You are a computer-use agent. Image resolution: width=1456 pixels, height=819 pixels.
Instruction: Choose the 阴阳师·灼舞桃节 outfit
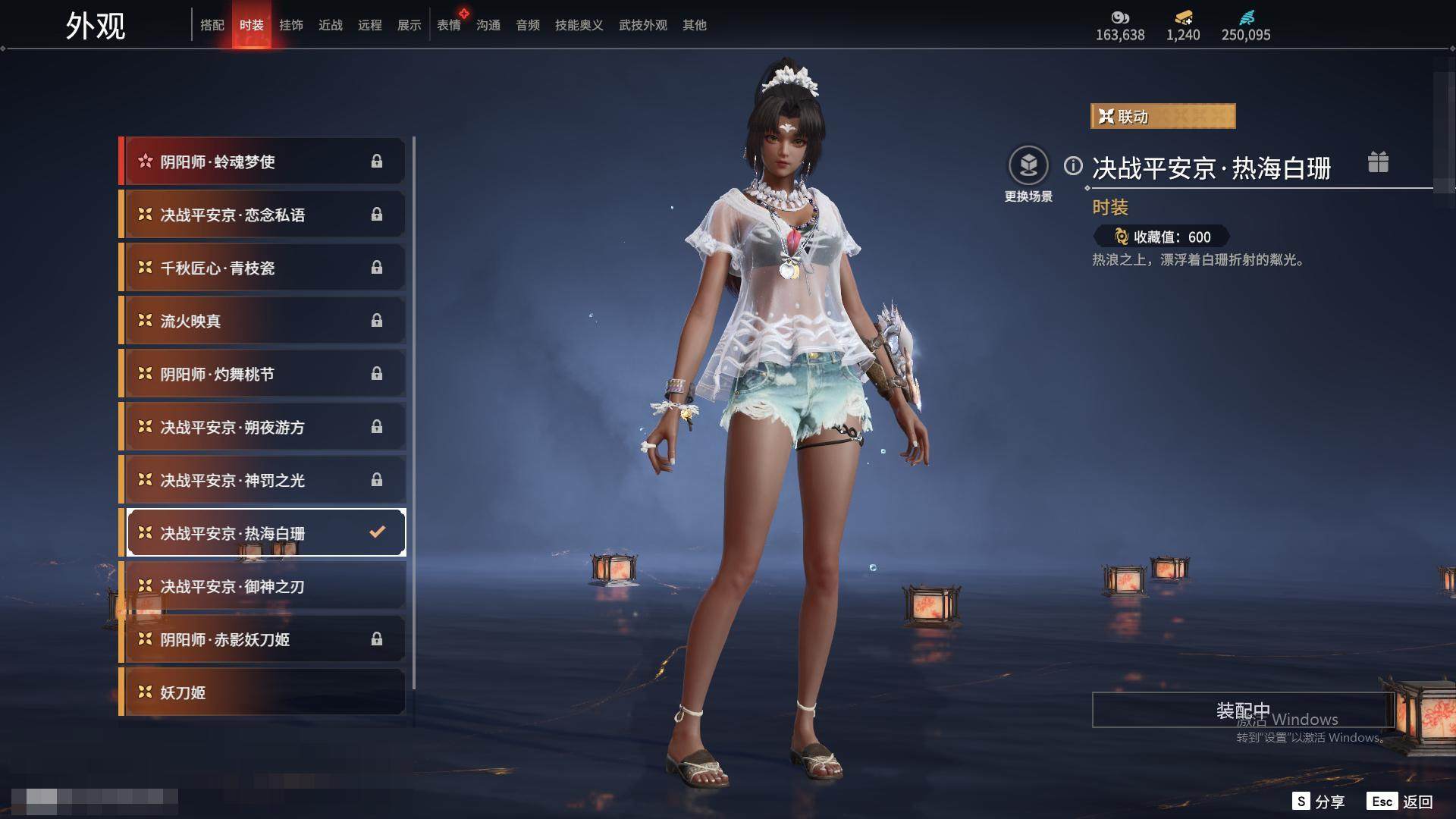tap(262, 374)
